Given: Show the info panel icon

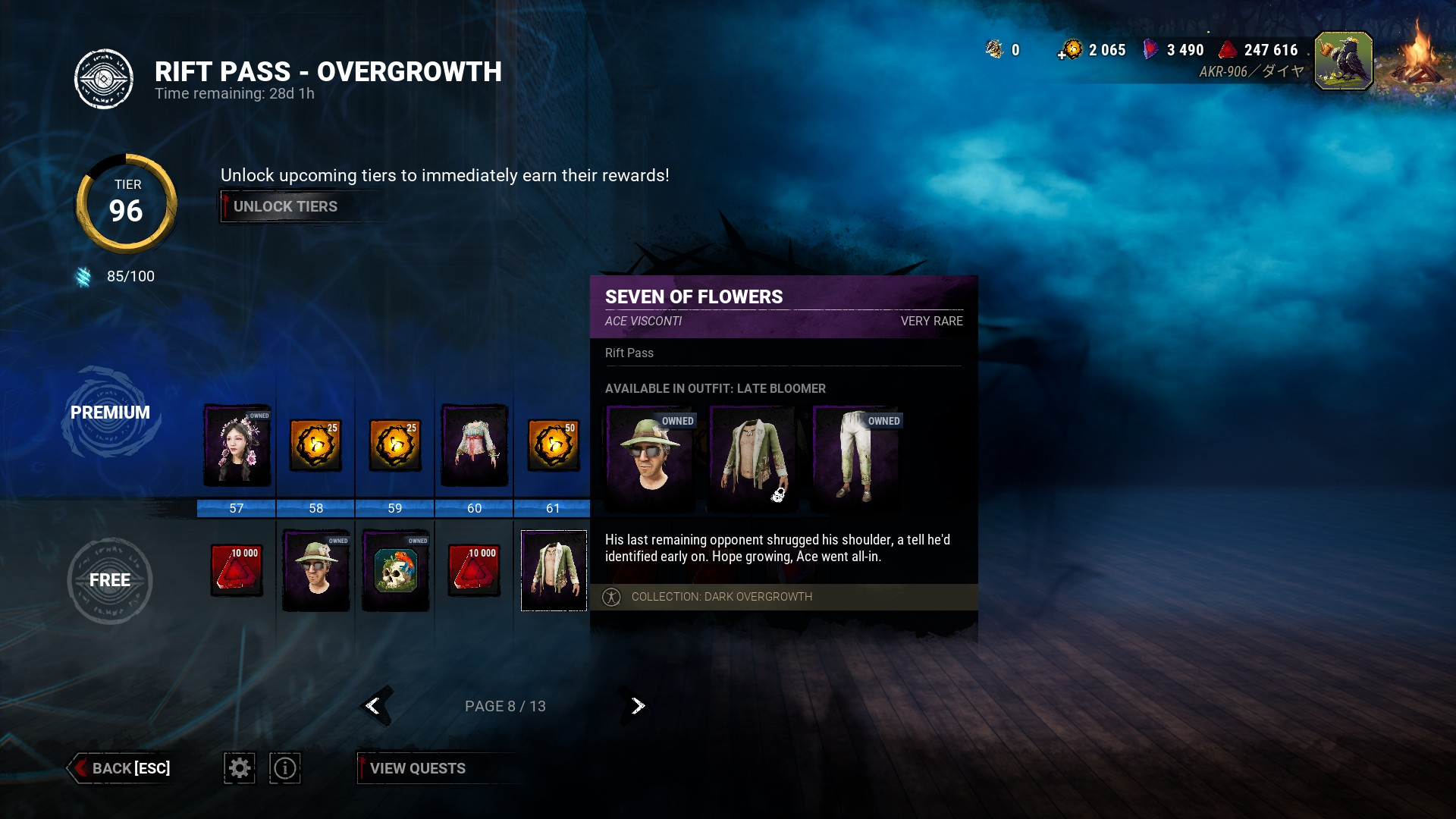Looking at the screenshot, I should point(285,768).
